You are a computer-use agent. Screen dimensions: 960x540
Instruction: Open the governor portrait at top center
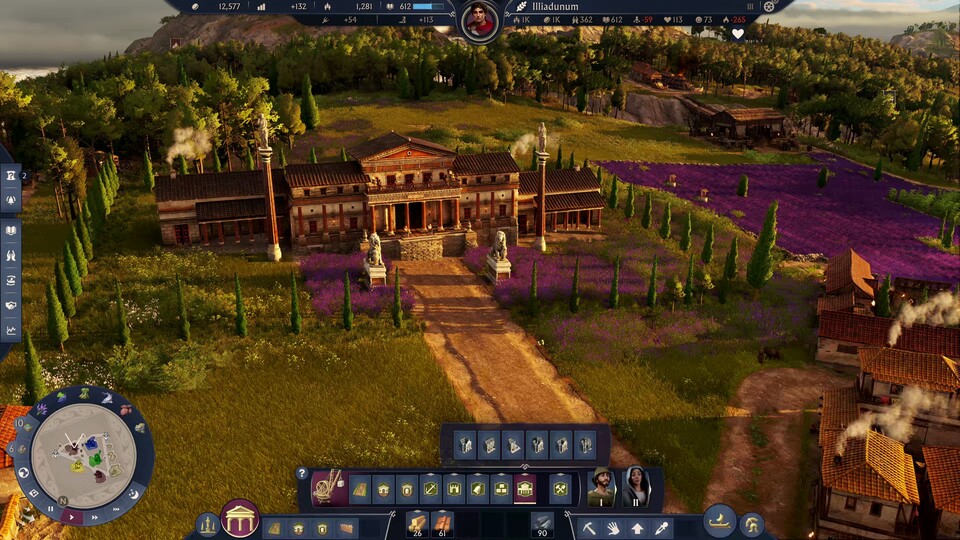point(480,21)
